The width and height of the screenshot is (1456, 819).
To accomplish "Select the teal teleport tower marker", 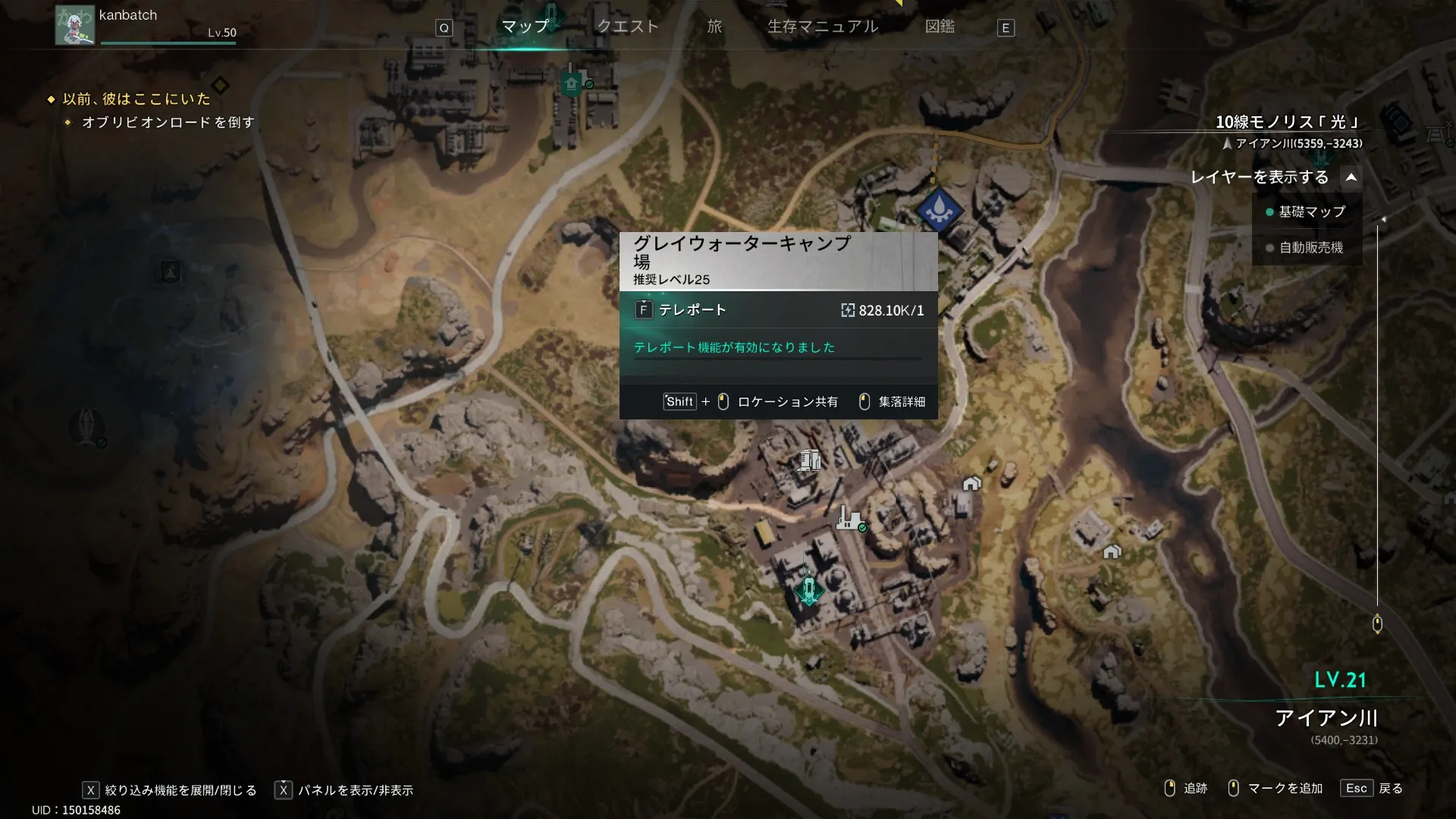I will tap(809, 588).
